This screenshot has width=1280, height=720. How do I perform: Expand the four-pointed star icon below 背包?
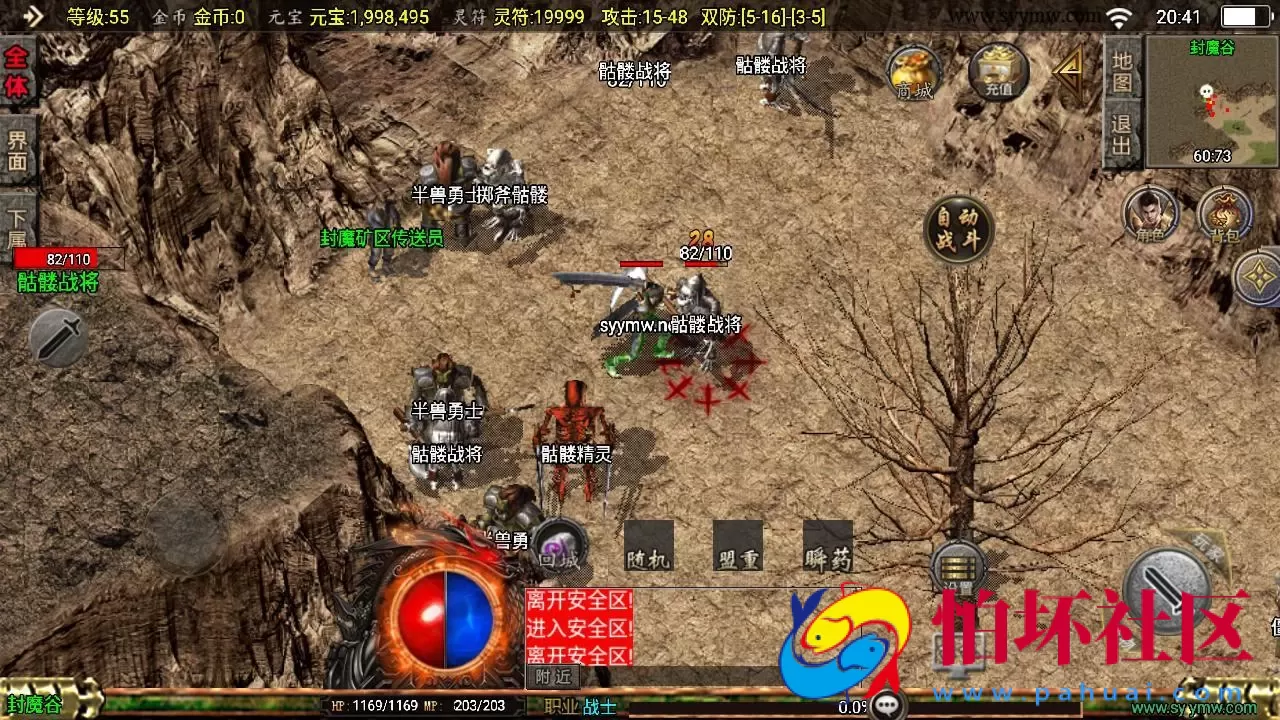1259,274
